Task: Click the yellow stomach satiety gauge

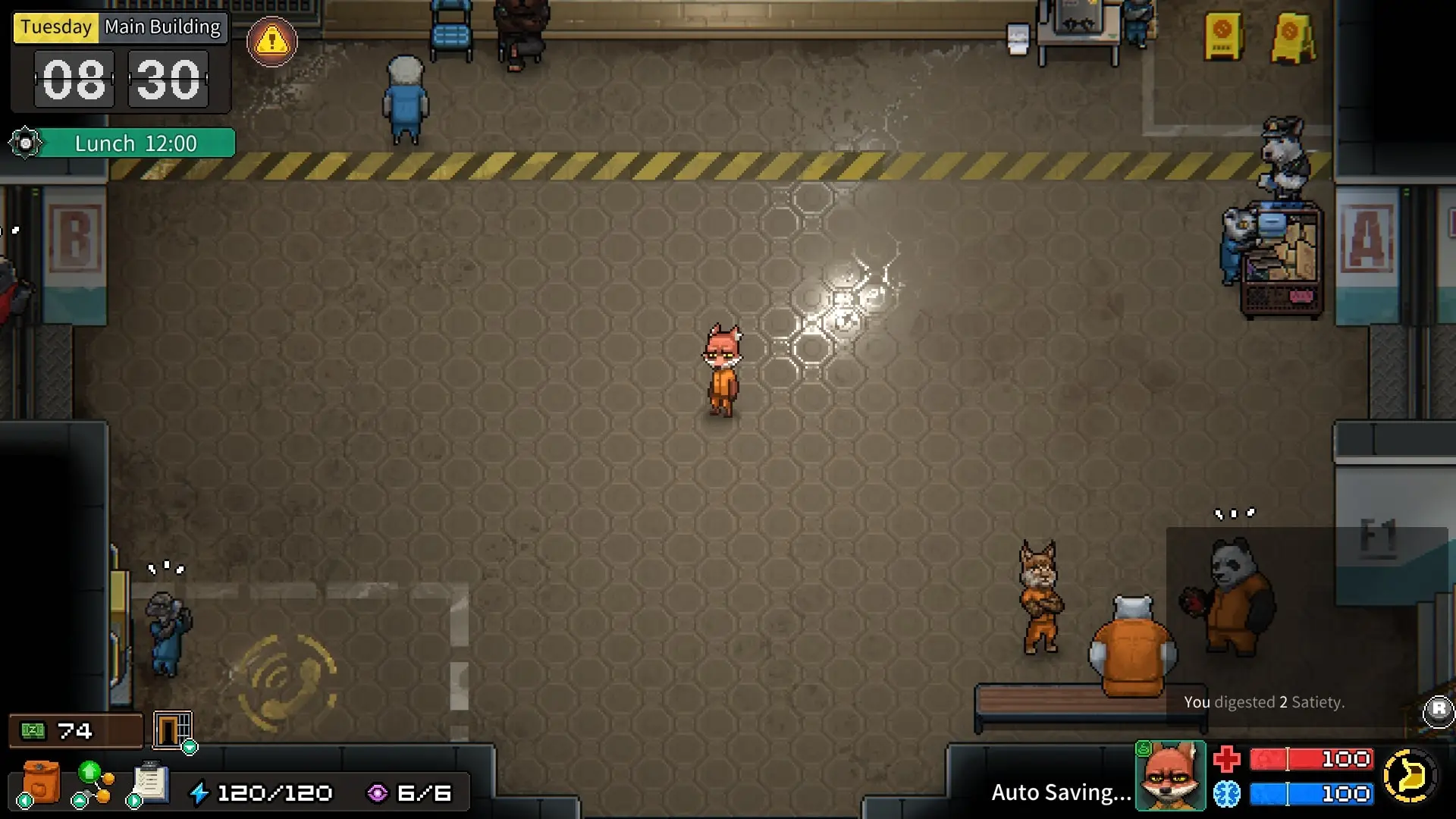Action: point(1410,776)
